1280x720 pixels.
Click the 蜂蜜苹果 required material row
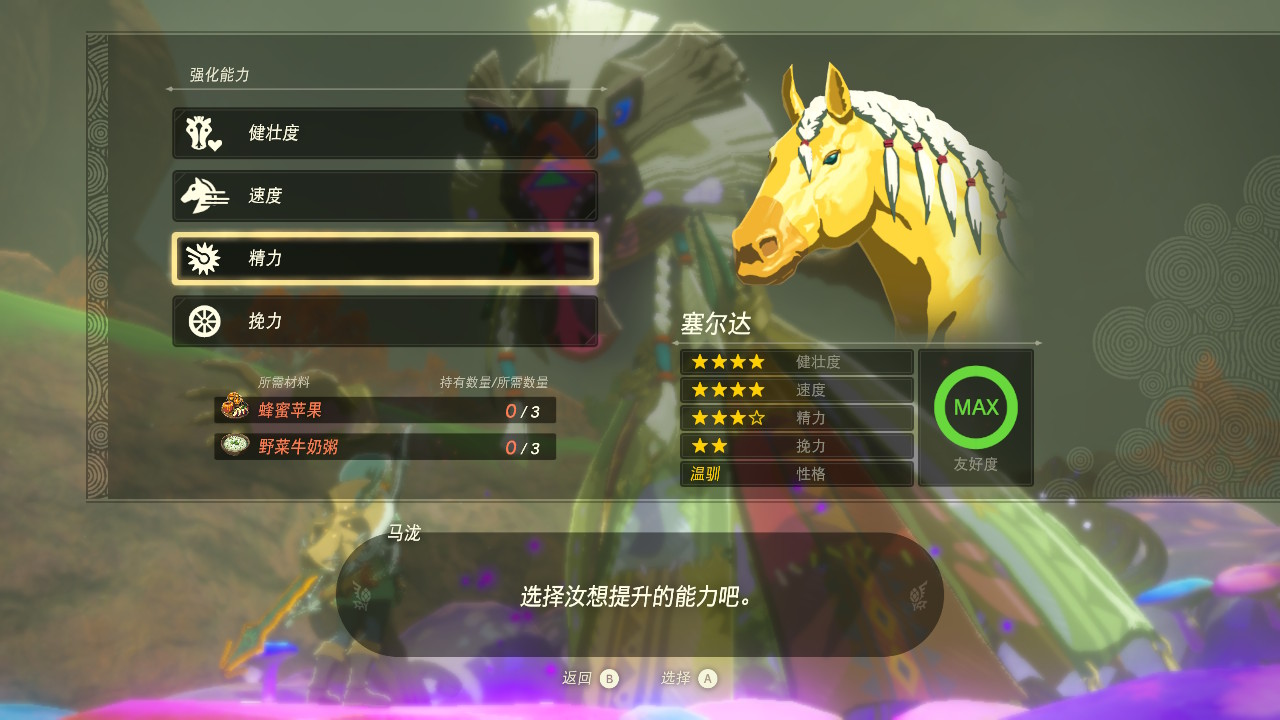[x=385, y=410]
